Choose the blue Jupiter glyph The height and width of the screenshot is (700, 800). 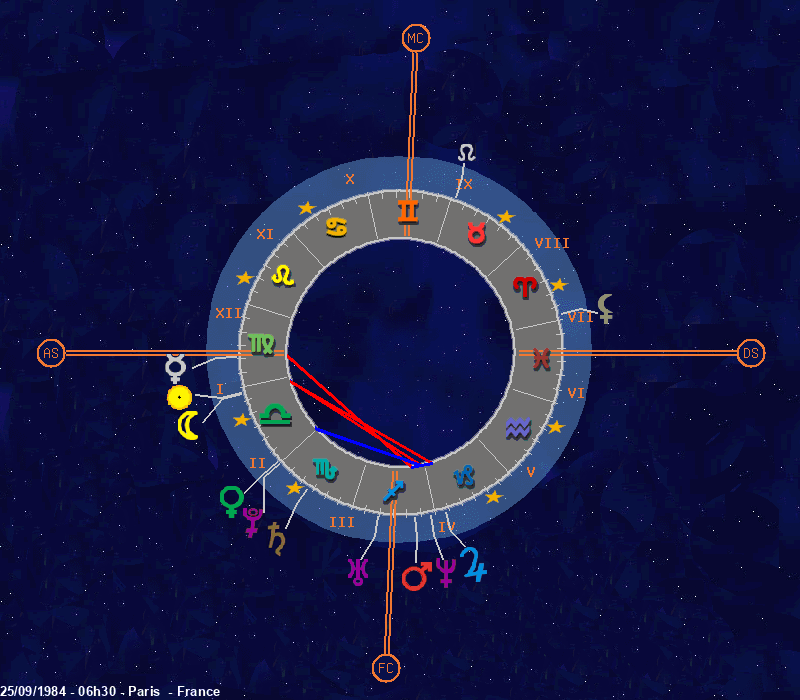[x=473, y=567]
